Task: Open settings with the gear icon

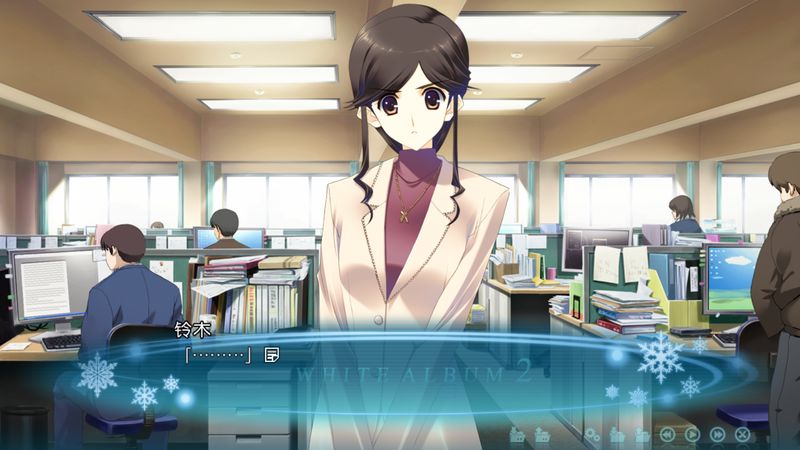Action: pyautogui.click(x=592, y=434)
